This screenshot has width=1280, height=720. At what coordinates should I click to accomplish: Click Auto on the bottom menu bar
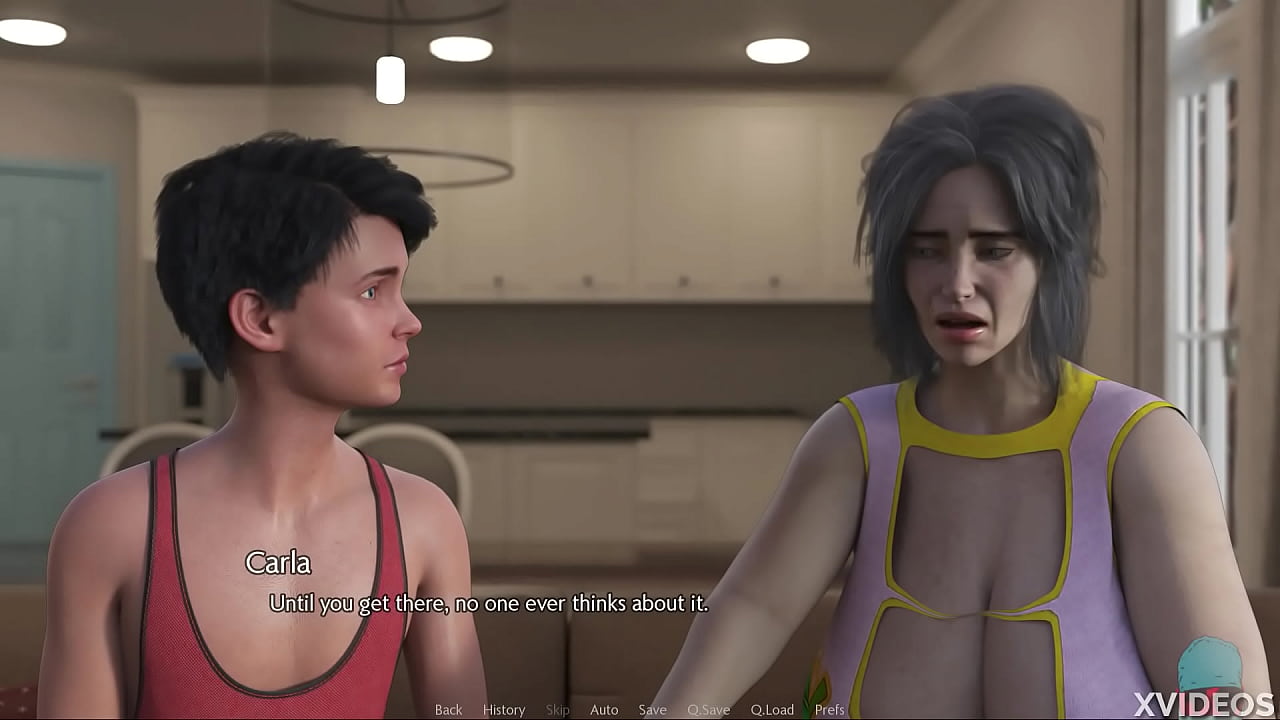pyautogui.click(x=604, y=709)
